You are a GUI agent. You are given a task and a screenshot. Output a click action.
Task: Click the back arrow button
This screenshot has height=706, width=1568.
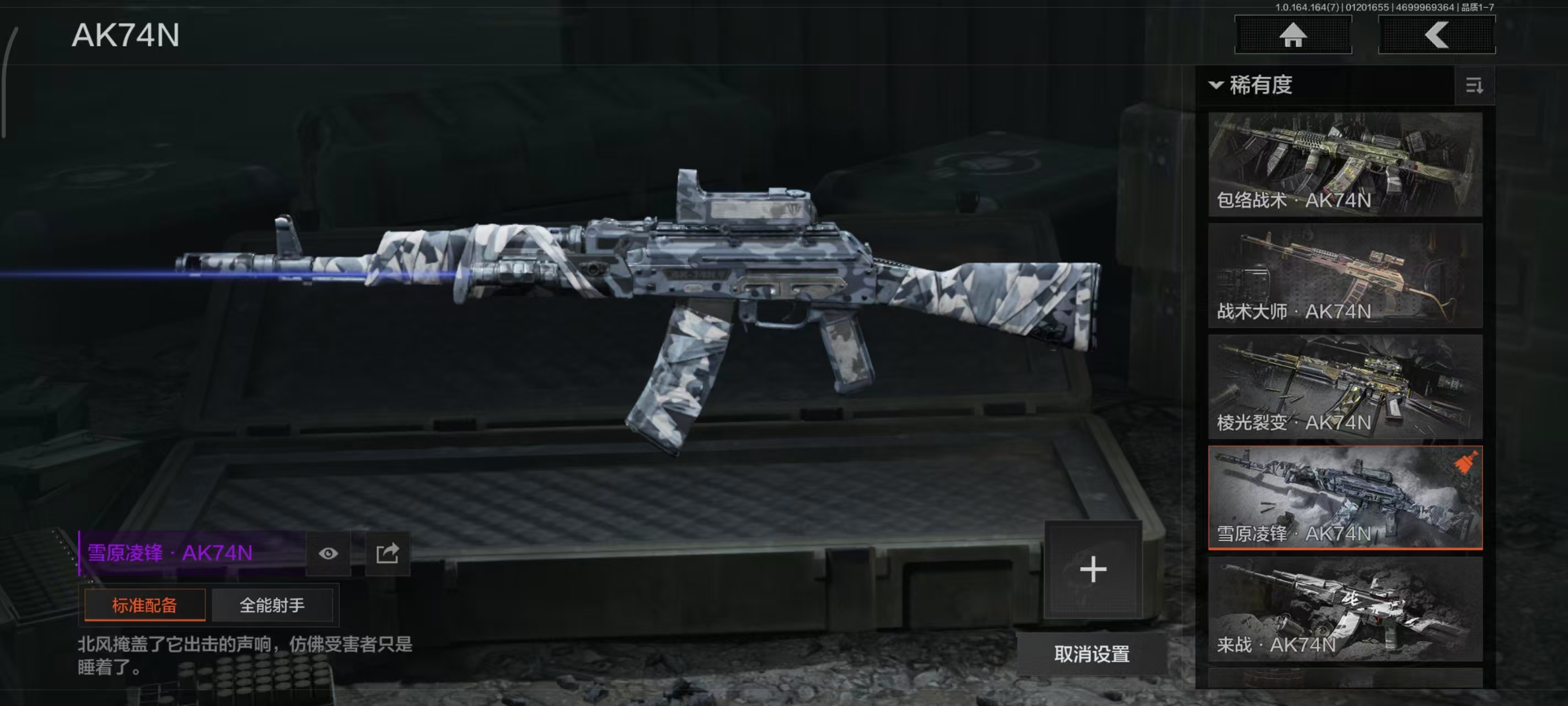pyautogui.click(x=1436, y=35)
